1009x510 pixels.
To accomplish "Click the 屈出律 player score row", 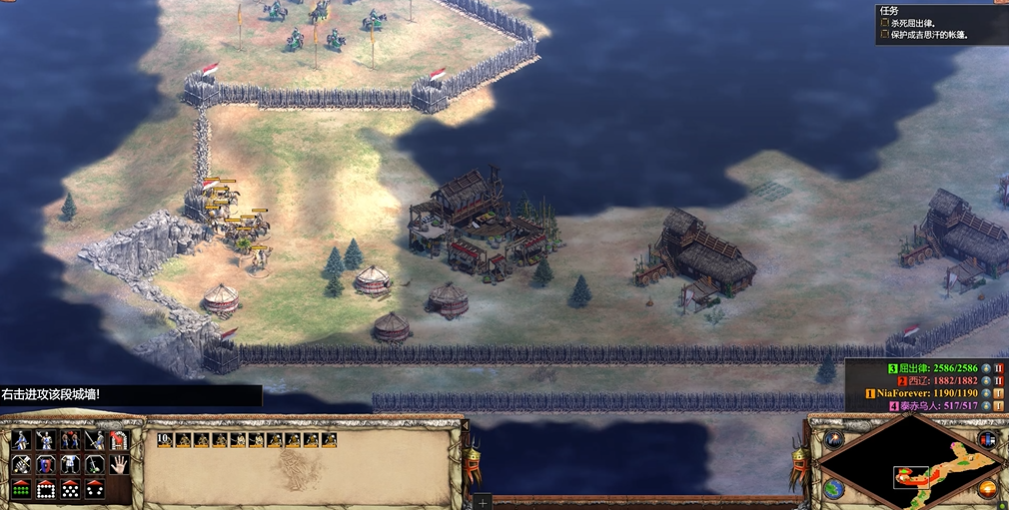I will click(x=934, y=368).
